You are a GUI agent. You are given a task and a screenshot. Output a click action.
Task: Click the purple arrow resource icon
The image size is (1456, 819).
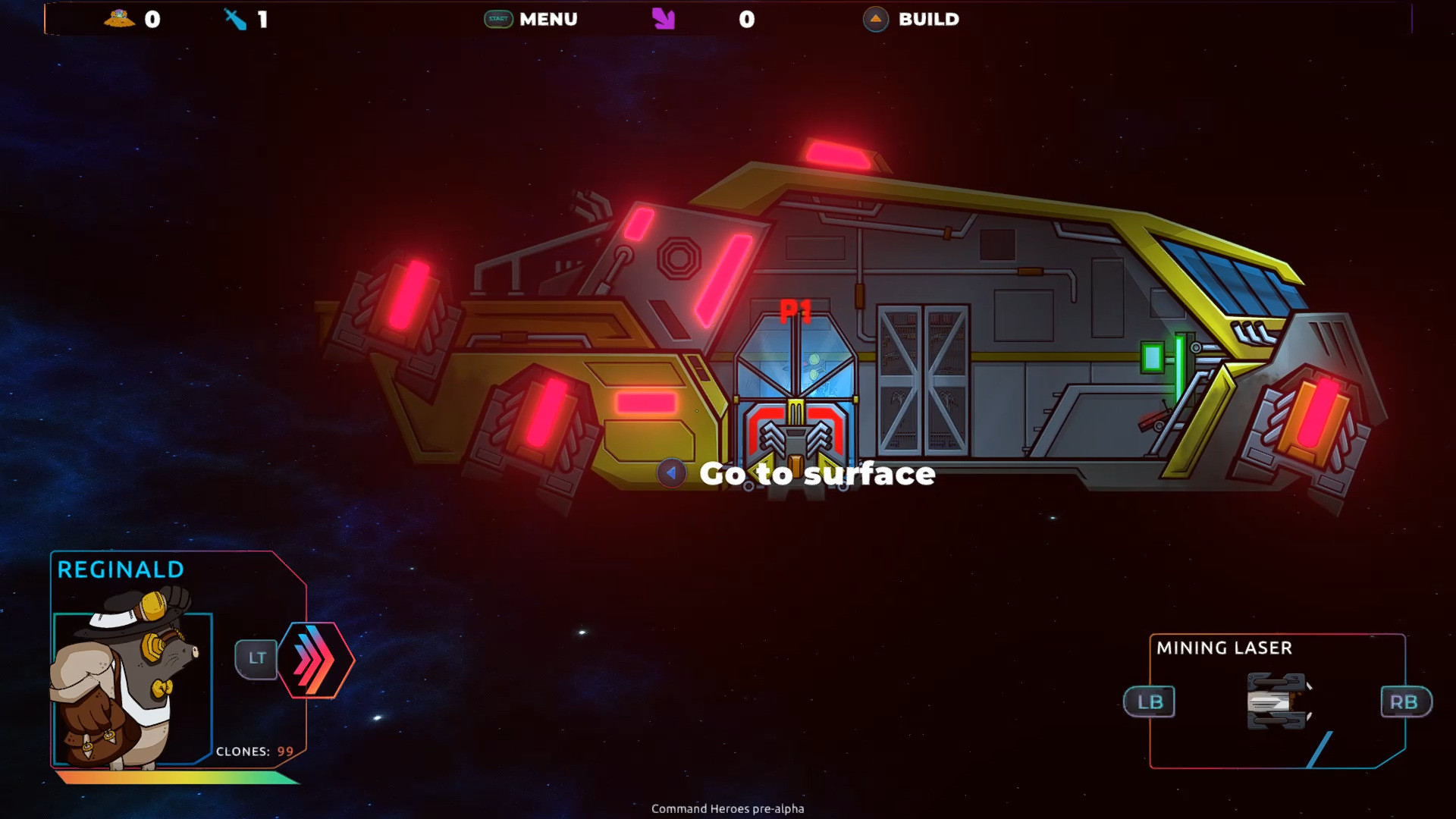(x=662, y=19)
